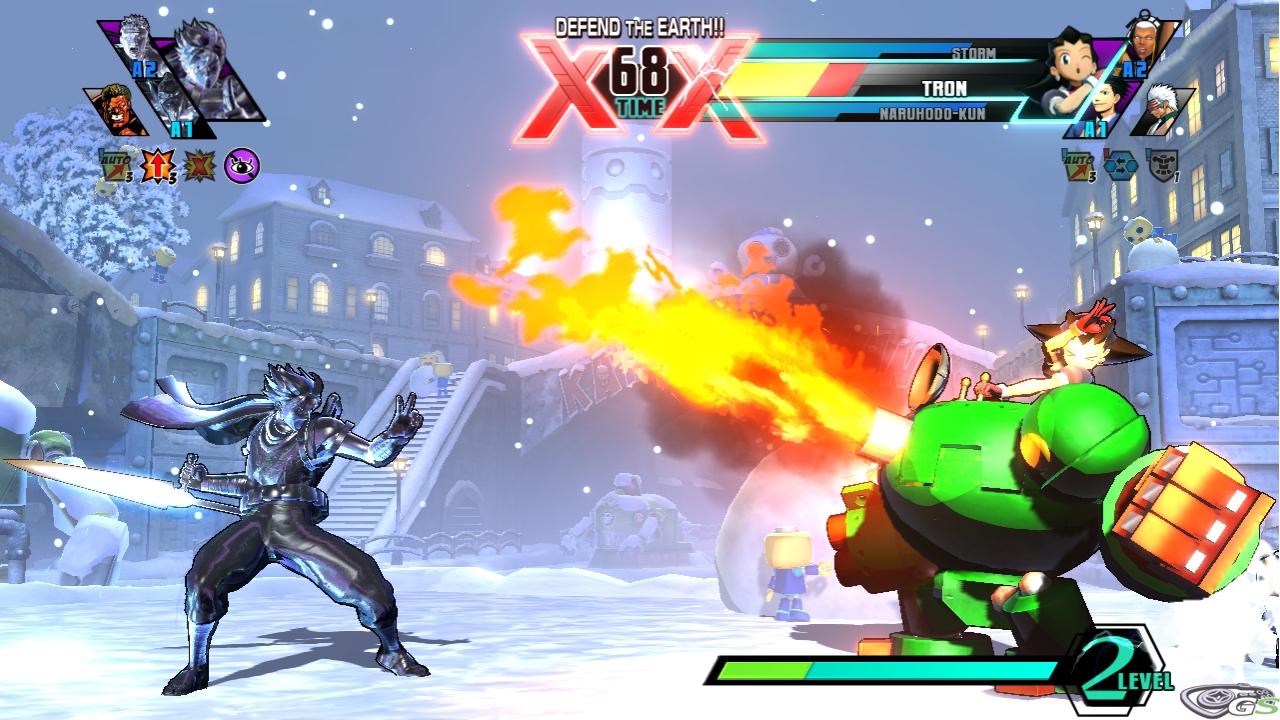Click the white-haired bandana character card portrait

(x=1165, y=108)
